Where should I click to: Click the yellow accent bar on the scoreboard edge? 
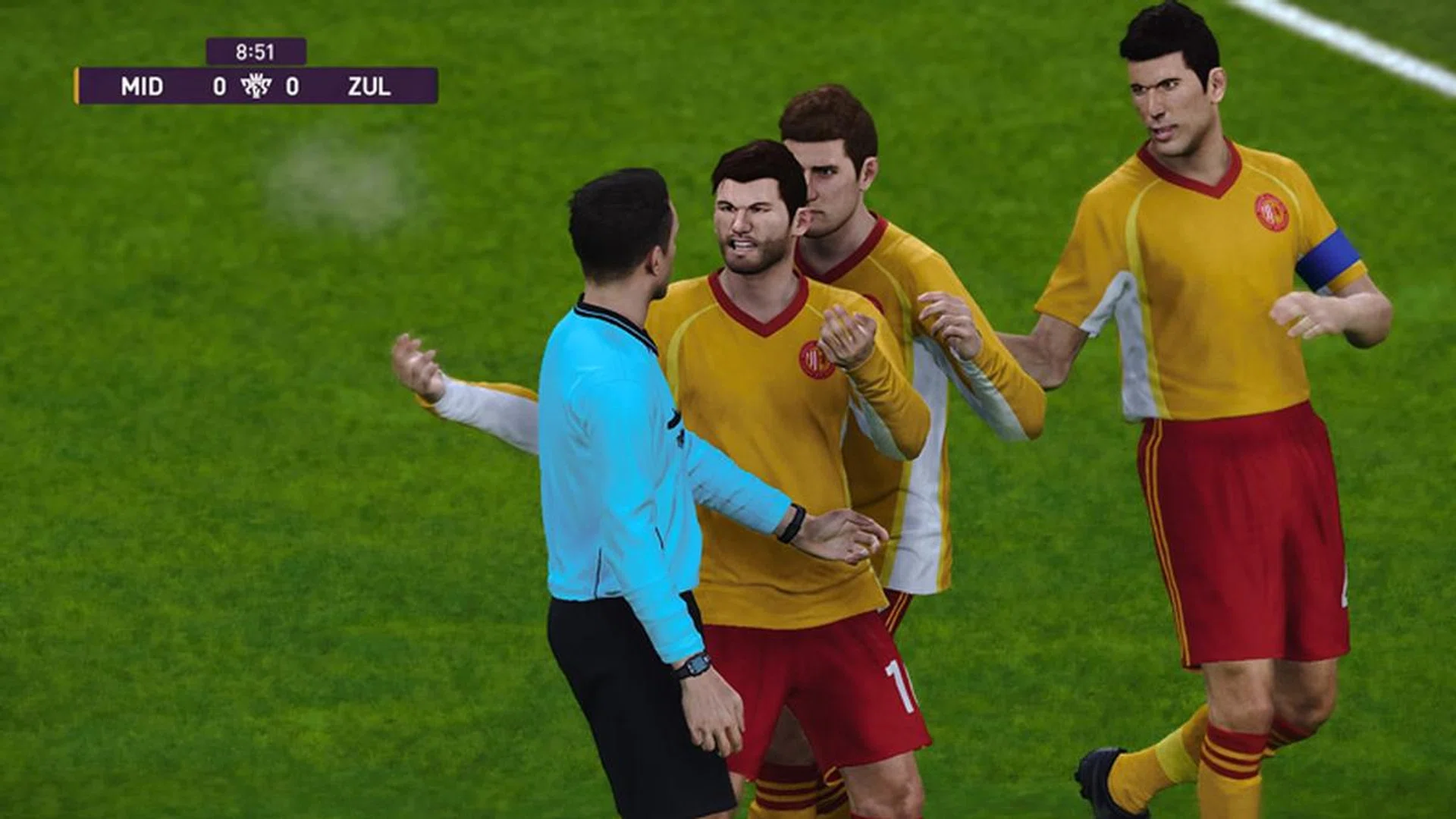(76, 86)
